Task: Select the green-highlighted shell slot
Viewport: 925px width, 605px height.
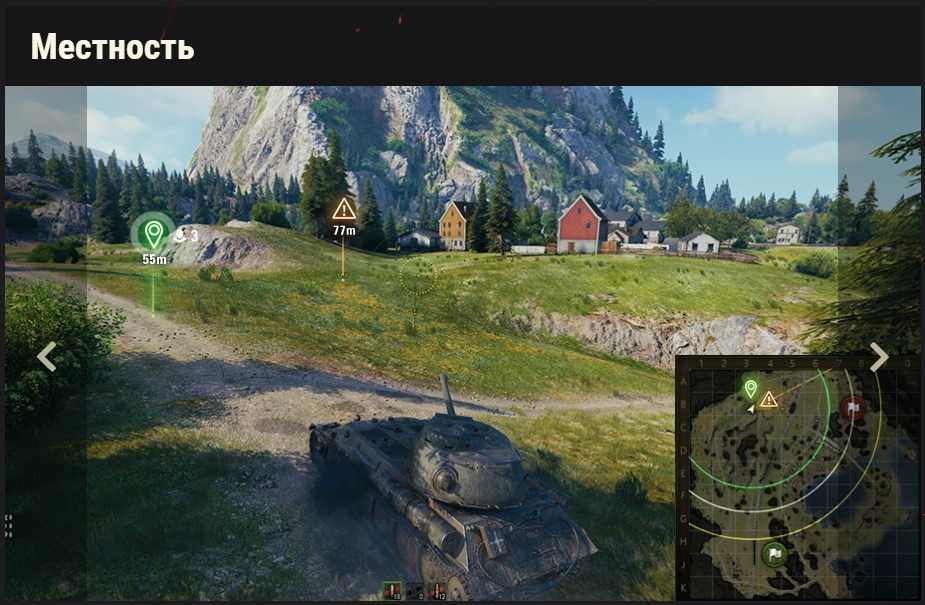Action: (x=391, y=592)
